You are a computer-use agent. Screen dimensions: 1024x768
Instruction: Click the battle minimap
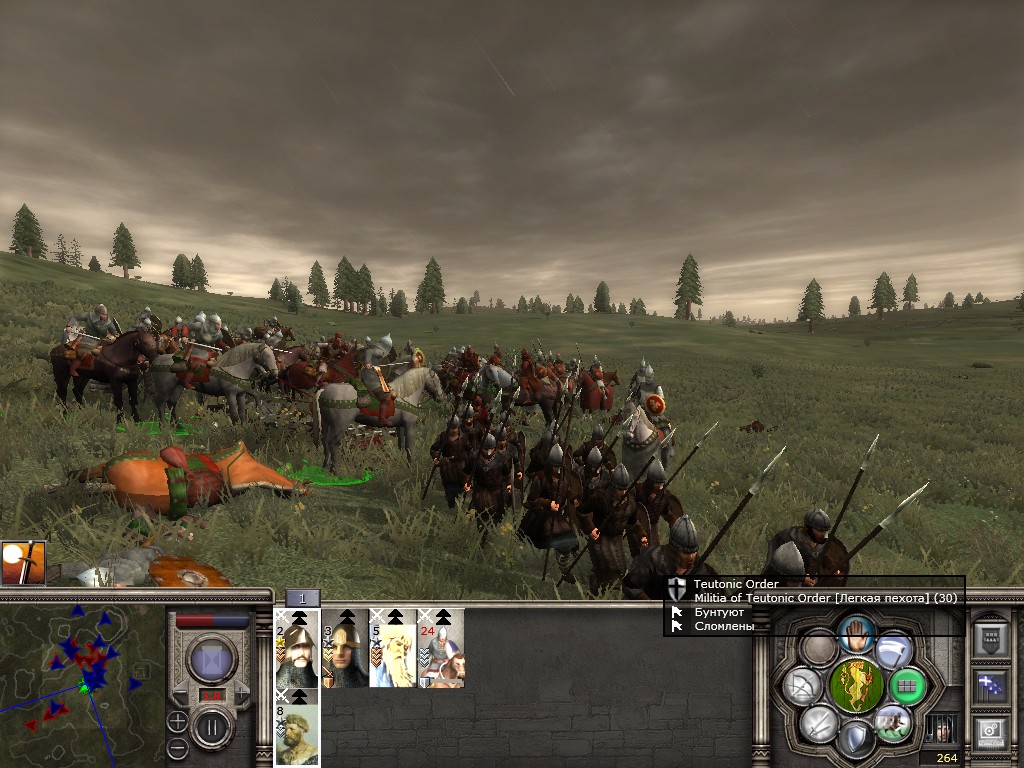82,685
